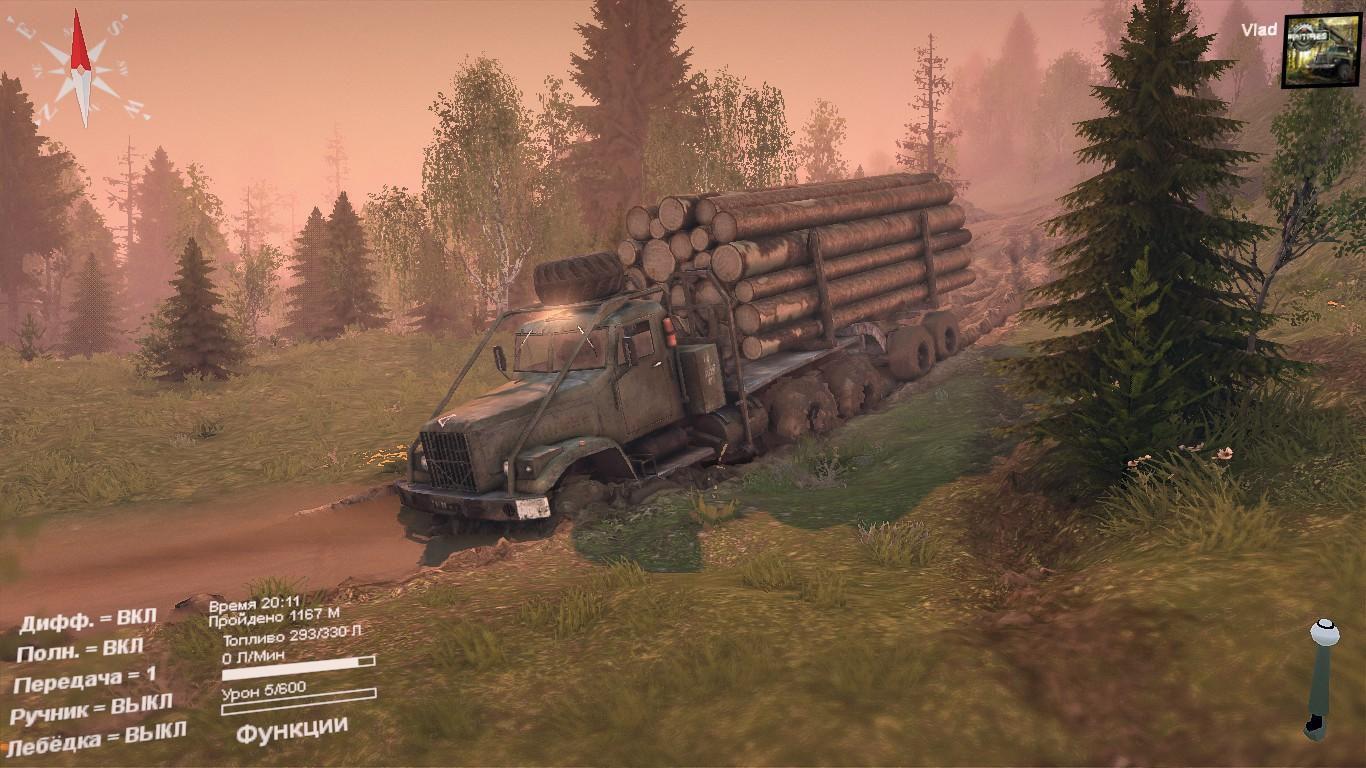1366x768 pixels.
Task: Click the gear shifter knob
Action: tap(1324, 634)
